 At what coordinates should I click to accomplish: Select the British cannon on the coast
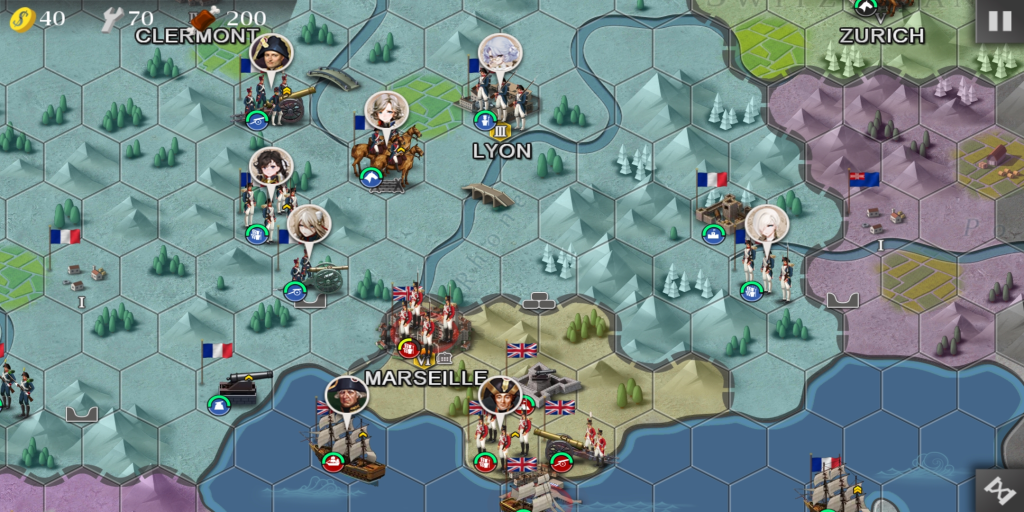(576, 441)
